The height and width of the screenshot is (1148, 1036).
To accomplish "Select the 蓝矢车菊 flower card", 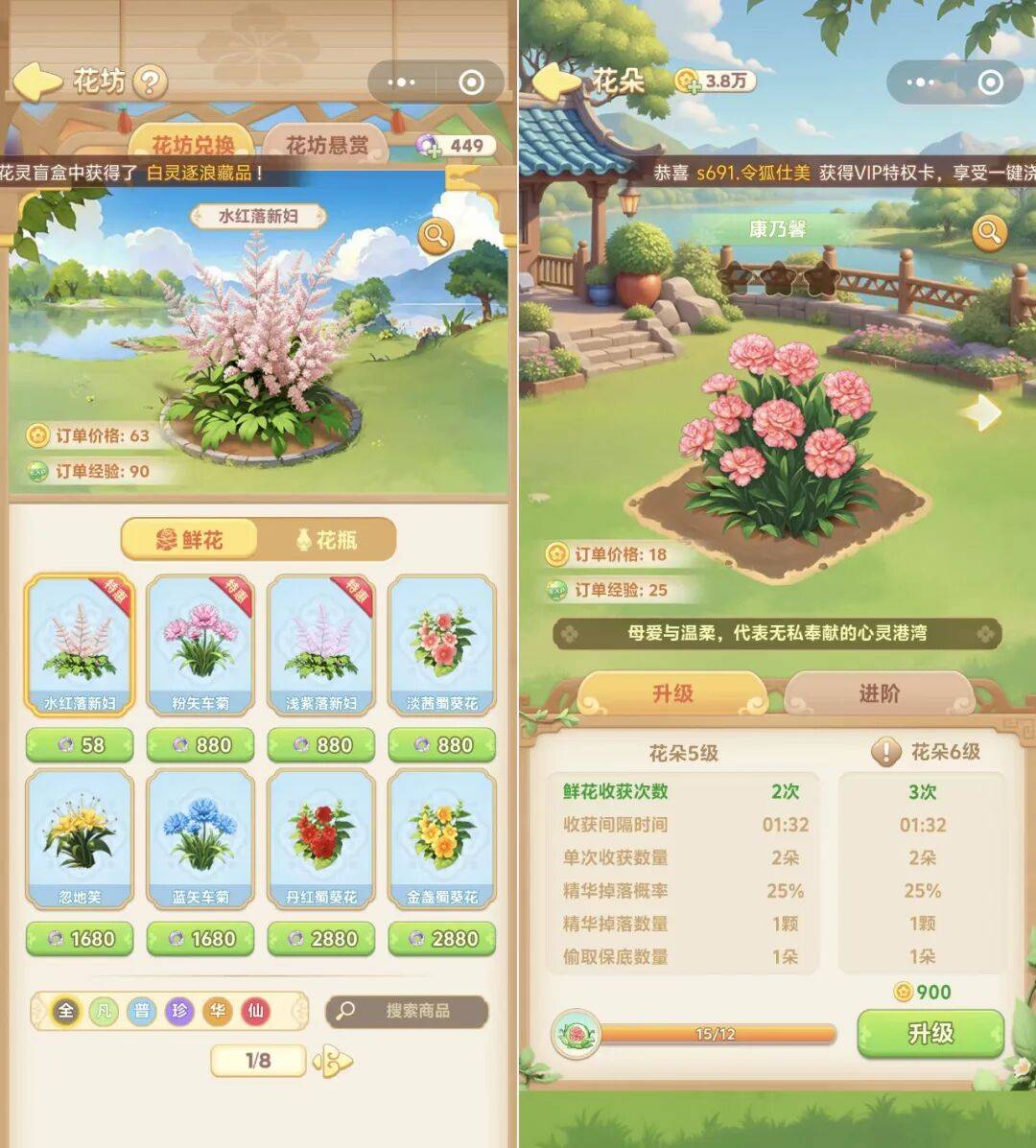I will point(200,839).
